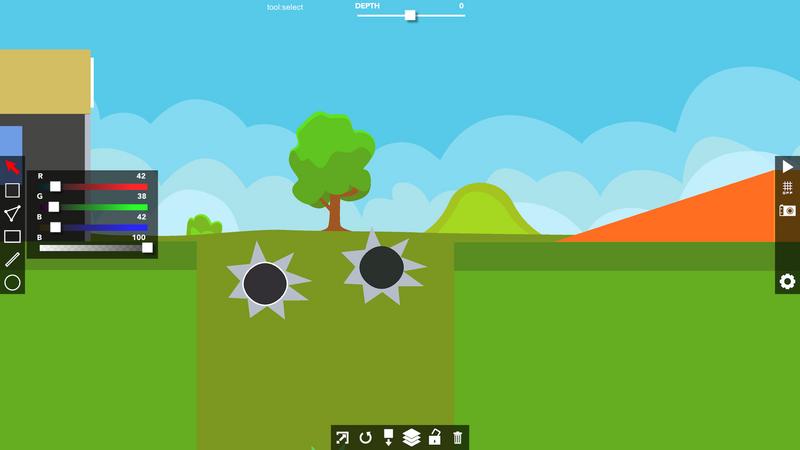Image resolution: width=800 pixels, height=450 pixels.
Task: Click the square with down arrow icon
Action: pos(388,437)
